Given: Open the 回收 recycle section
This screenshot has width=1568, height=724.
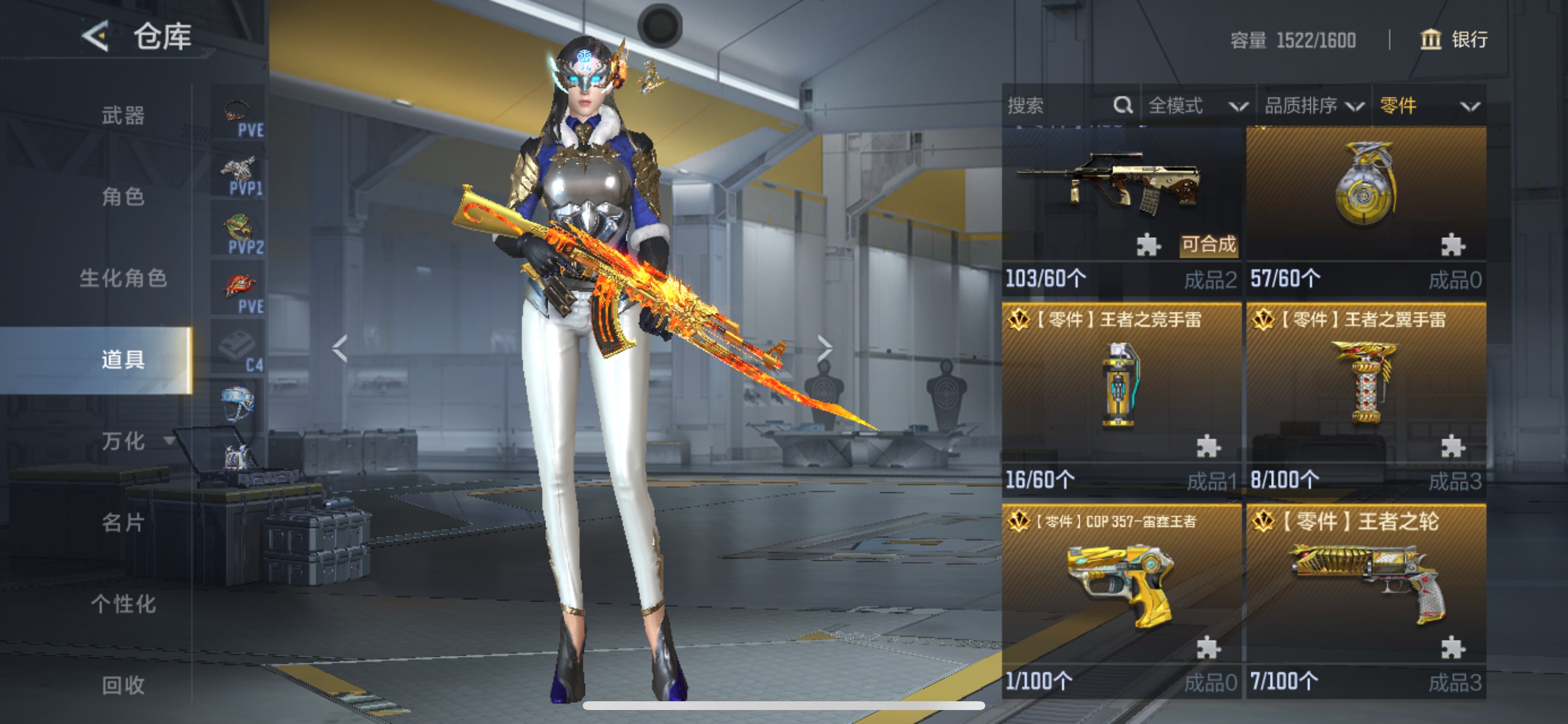Looking at the screenshot, I should [123, 685].
